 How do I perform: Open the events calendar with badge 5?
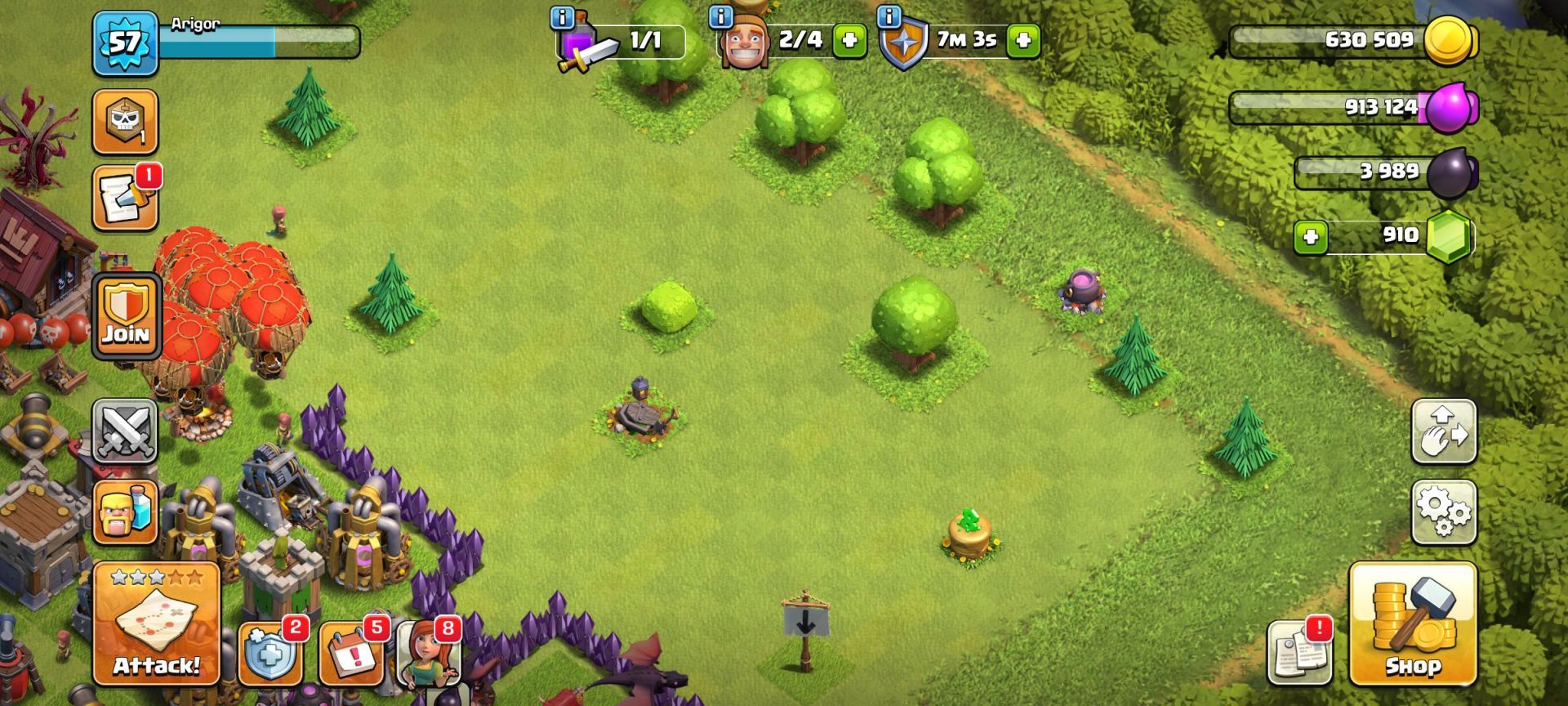tap(351, 654)
